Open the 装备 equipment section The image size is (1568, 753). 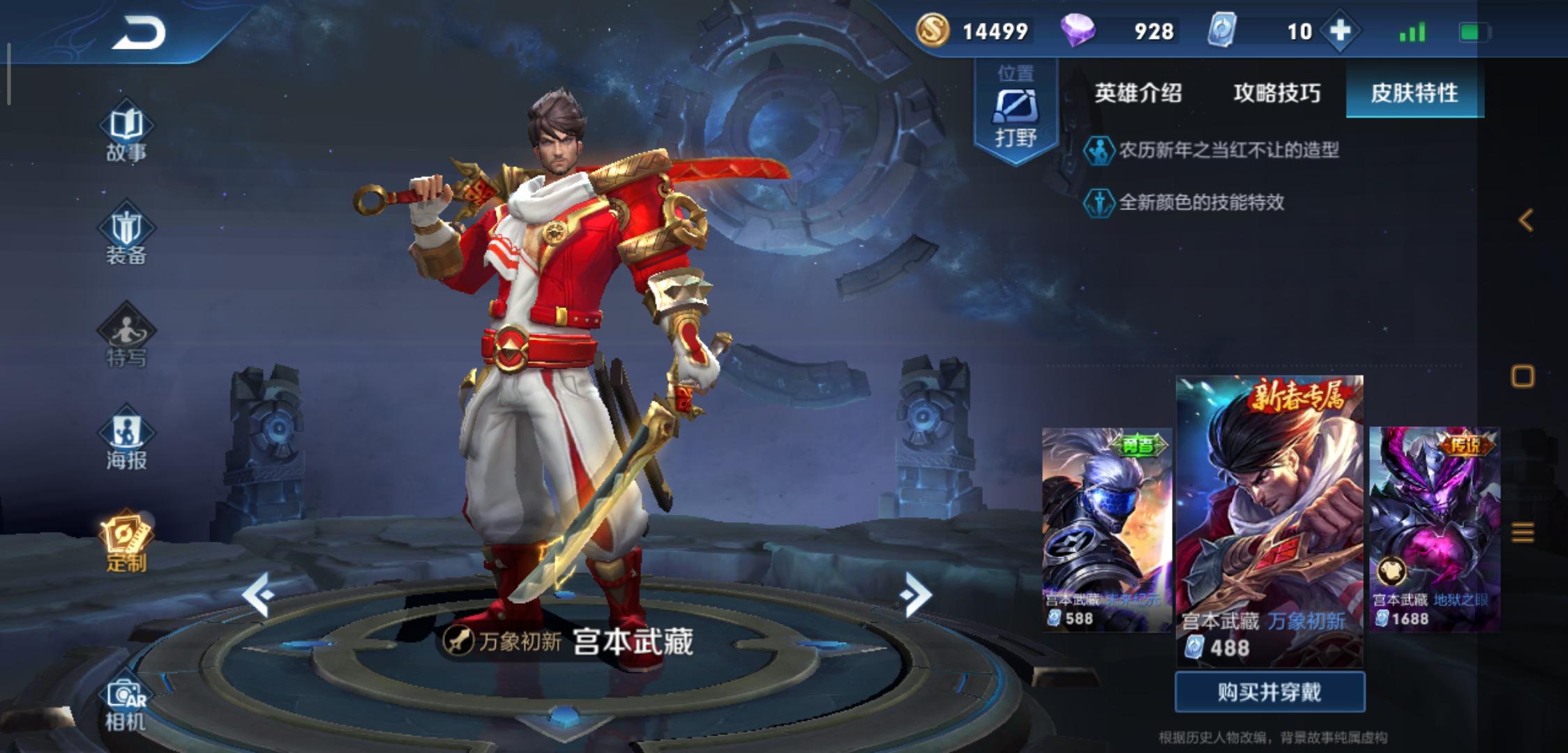click(x=126, y=236)
